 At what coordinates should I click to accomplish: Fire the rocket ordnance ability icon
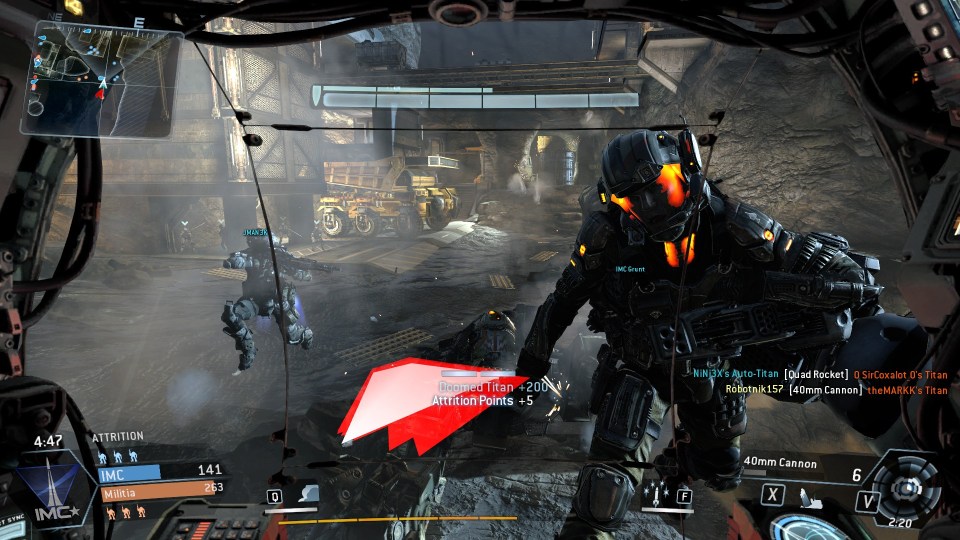pyautogui.click(x=657, y=494)
